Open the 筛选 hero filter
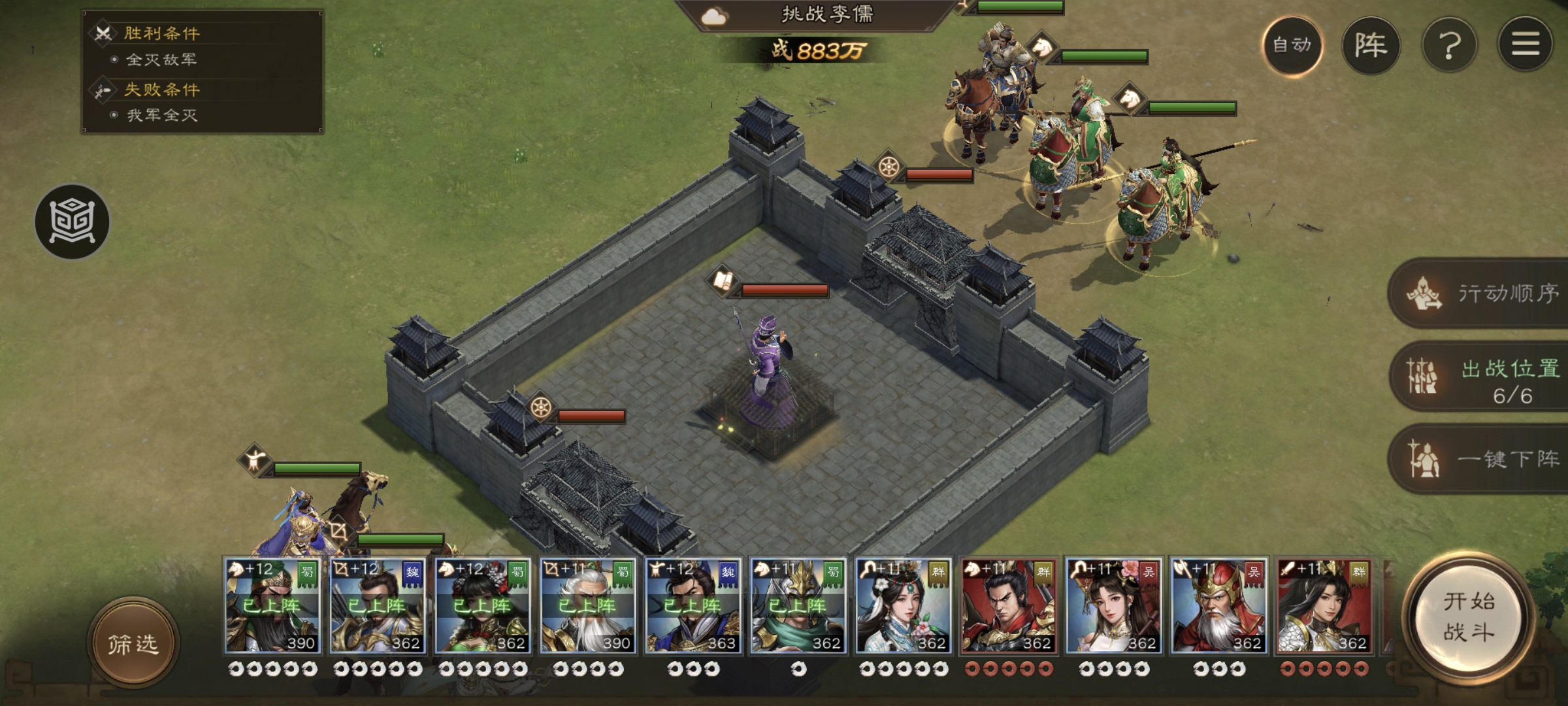 coord(133,644)
